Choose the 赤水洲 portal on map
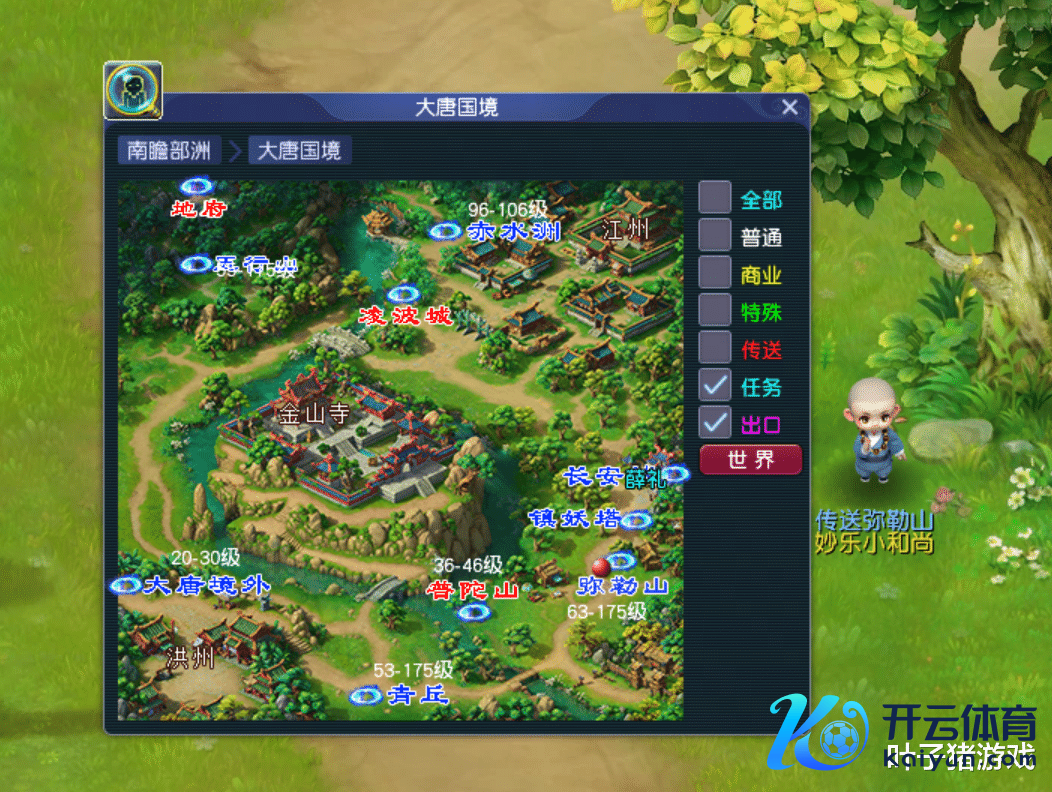 444,232
